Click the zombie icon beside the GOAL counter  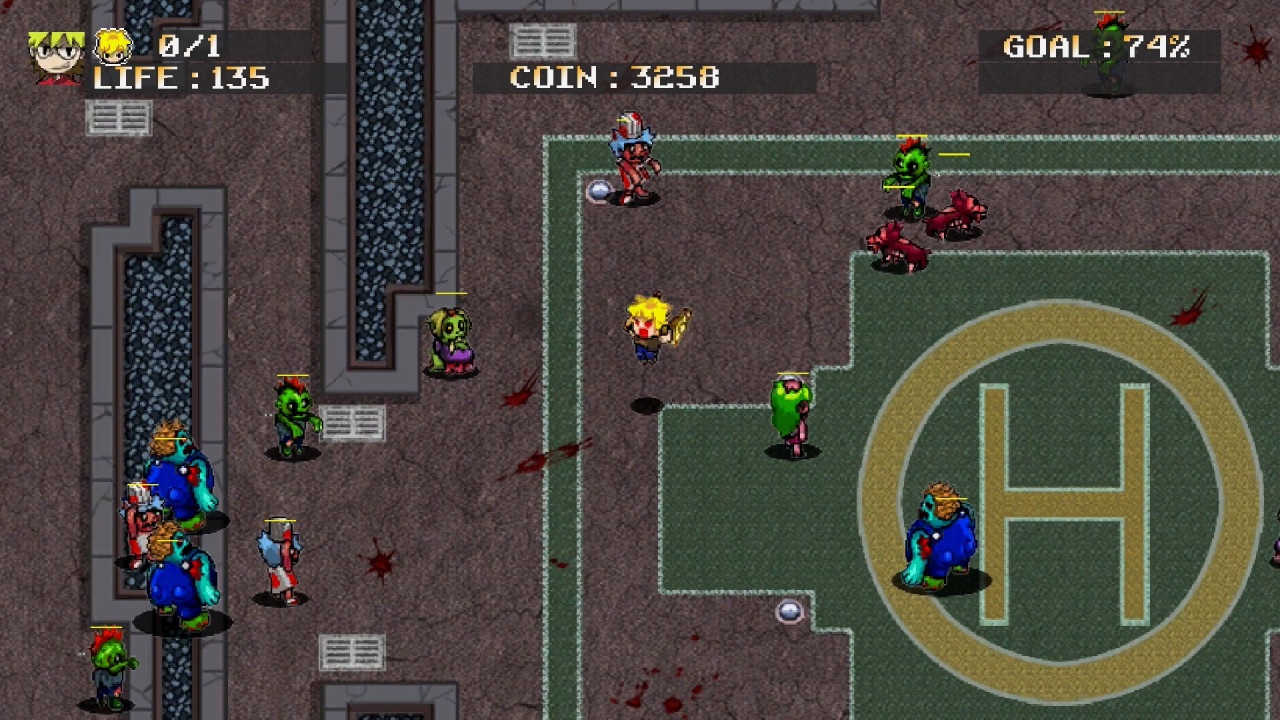(x=1105, y=60)
